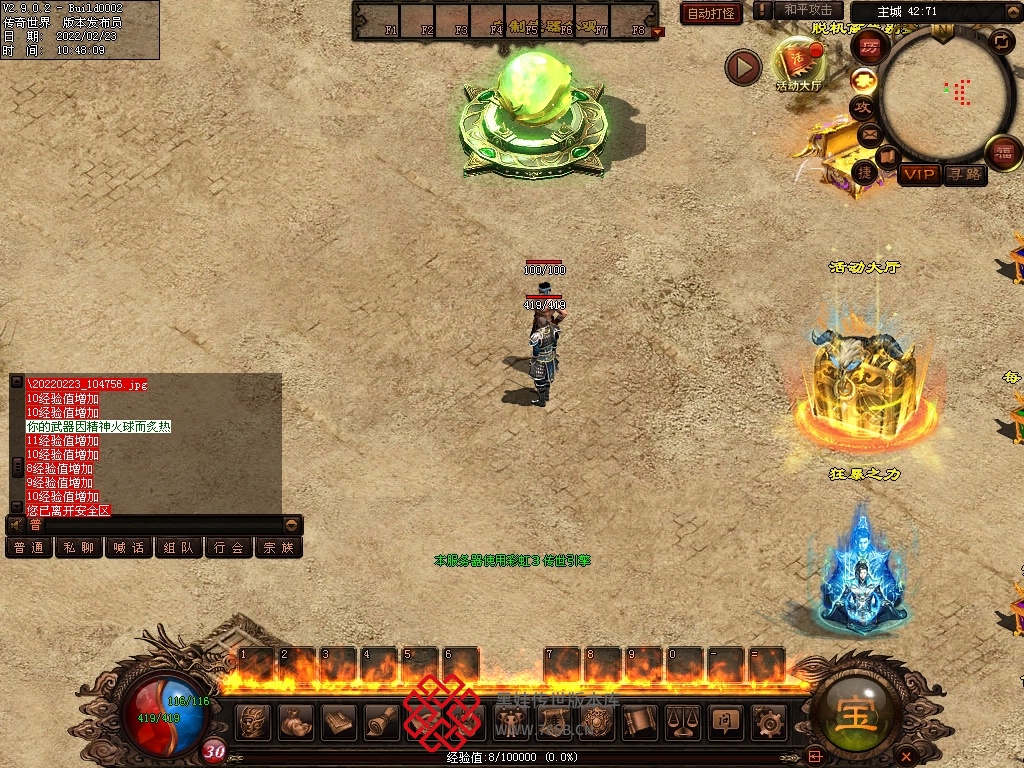The height and width of the screenshot is (768, 1024).
Task: Open the 宗族 clan chat tab
Action: (x=279, y=548)
